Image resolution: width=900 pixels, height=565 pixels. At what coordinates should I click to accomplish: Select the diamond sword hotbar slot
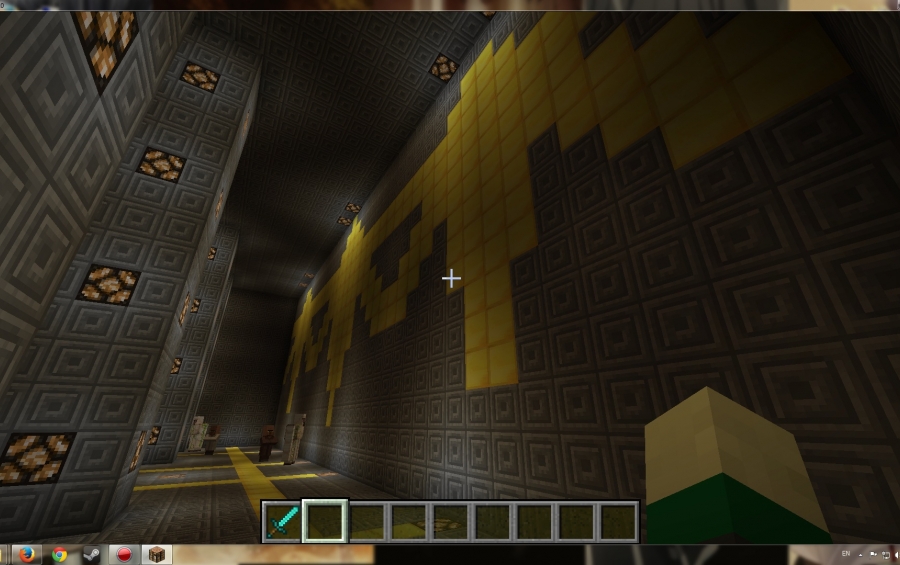[282, 521]
